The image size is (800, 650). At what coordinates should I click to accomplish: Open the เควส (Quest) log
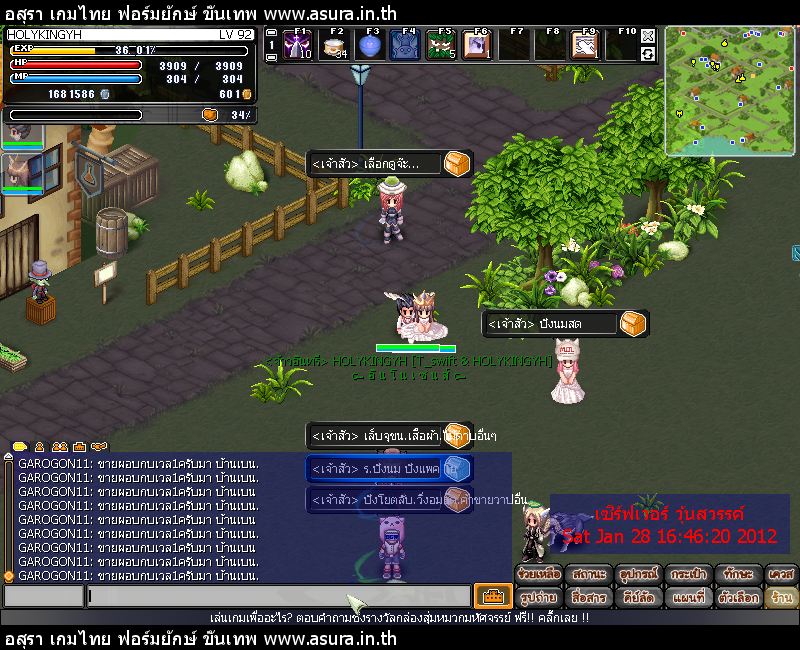pyautogui.click(x=781, y=575)
